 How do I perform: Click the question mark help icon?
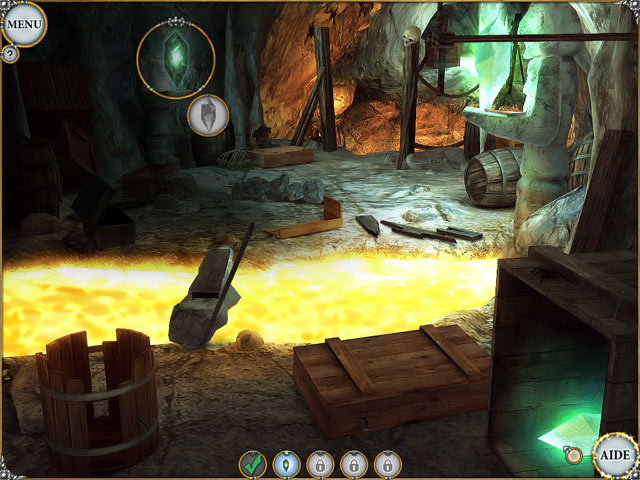(x=10, y=54)
